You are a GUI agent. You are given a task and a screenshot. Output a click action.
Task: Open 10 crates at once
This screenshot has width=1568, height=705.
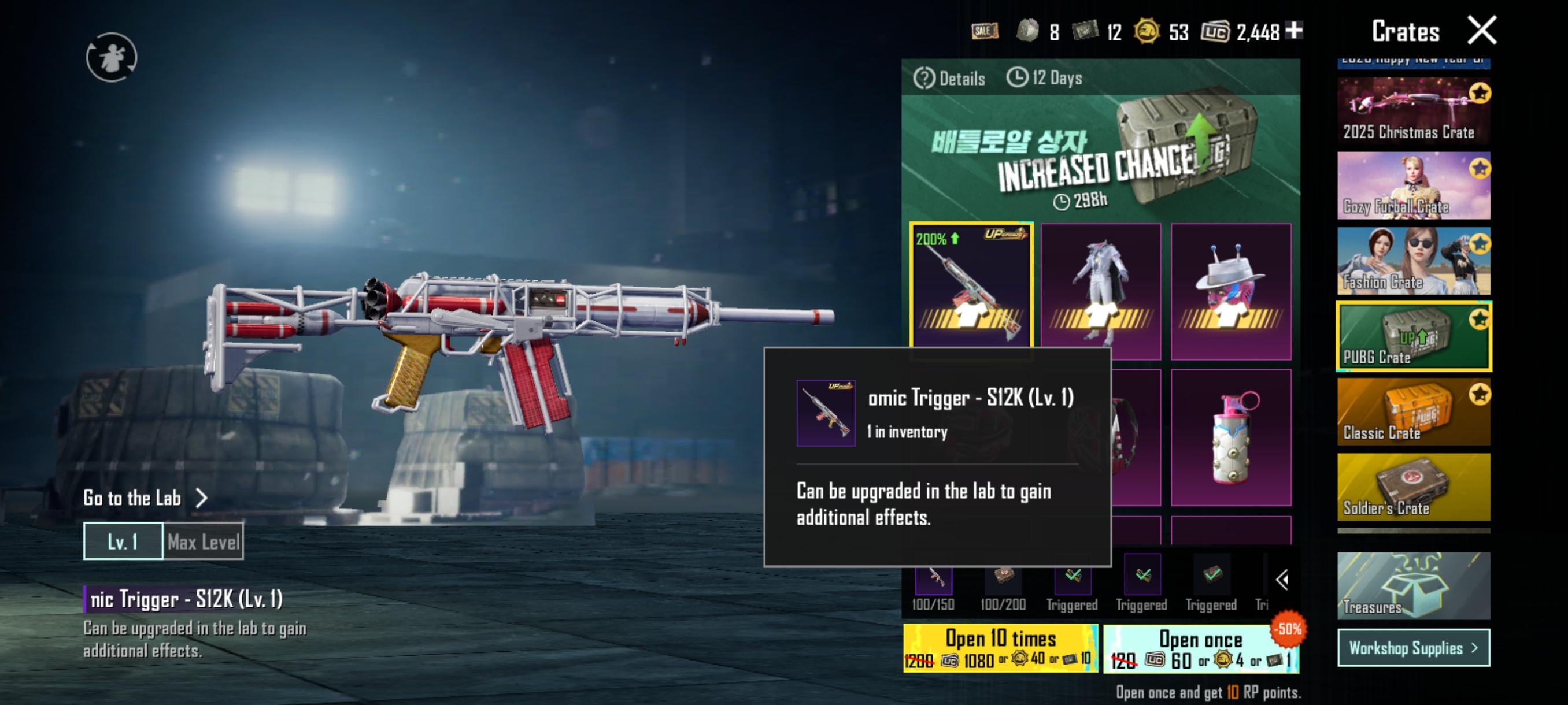(x=1001, y=648)
